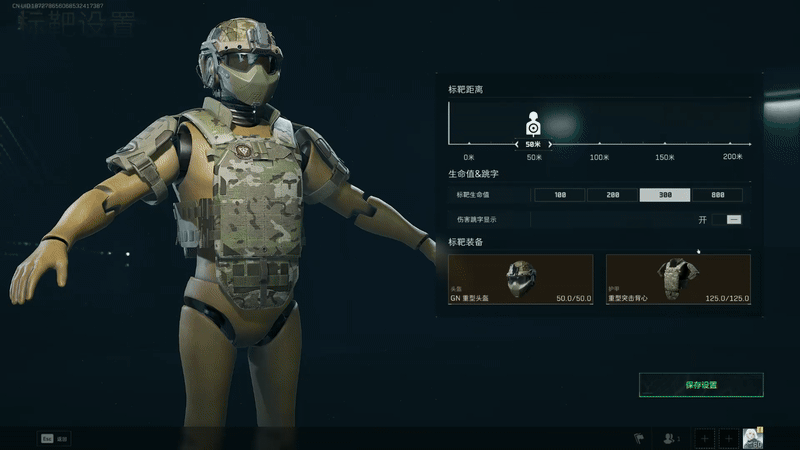The height and width of the screenshot is (450, 800).
Task: Save settings with the 保存设置 button
Action: coord(701,385)
